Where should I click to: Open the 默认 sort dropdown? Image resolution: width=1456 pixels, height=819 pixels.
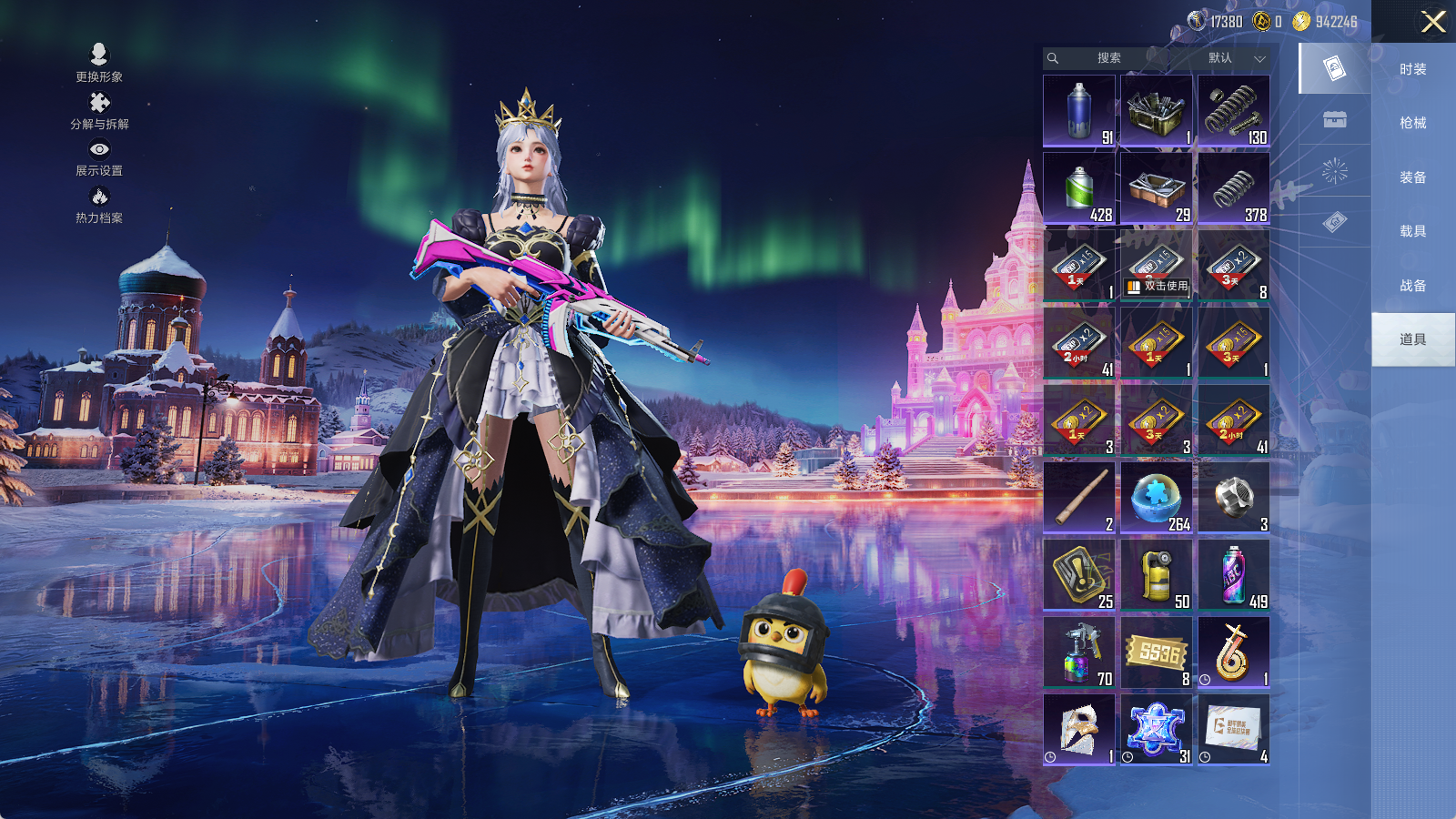point(1233,58)
